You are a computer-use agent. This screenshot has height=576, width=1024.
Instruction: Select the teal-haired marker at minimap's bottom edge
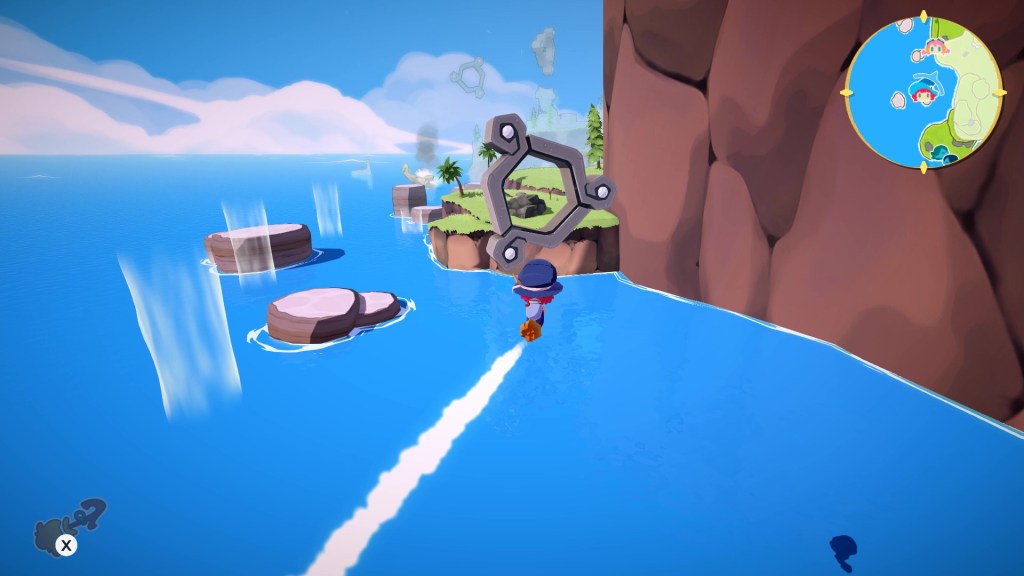click(941, 152)
